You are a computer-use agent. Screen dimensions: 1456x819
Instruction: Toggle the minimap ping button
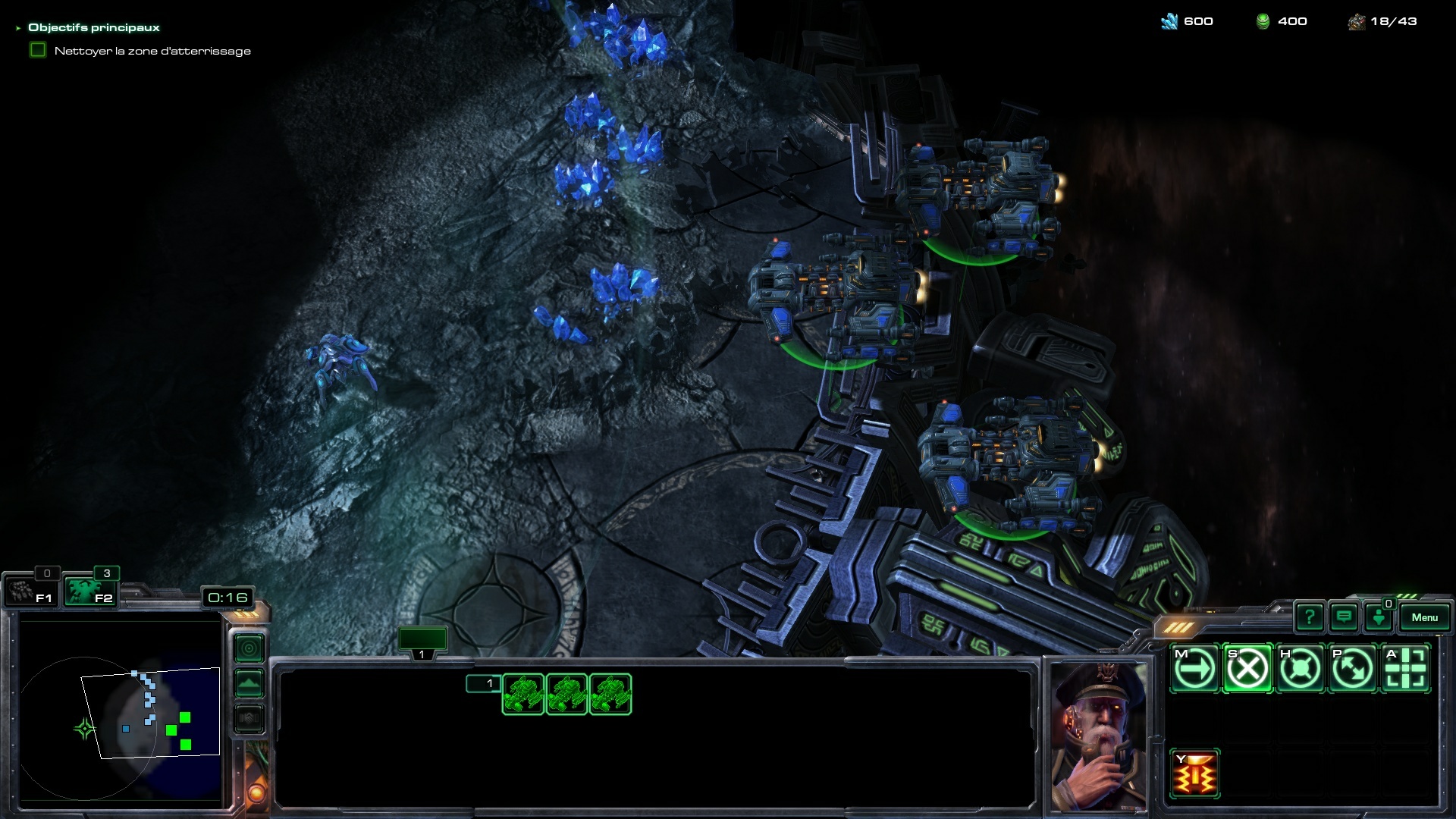coord(249,648)
